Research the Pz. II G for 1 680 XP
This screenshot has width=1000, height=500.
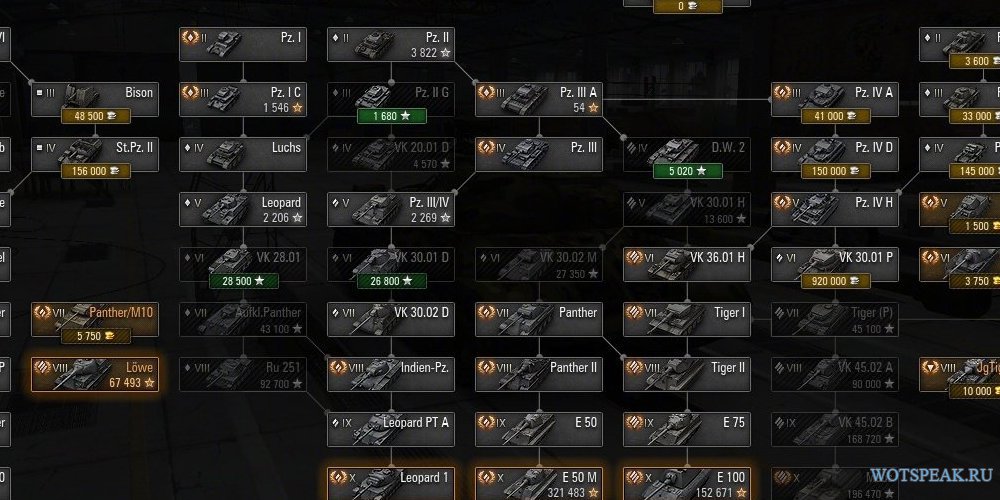(x=391, y=116)
